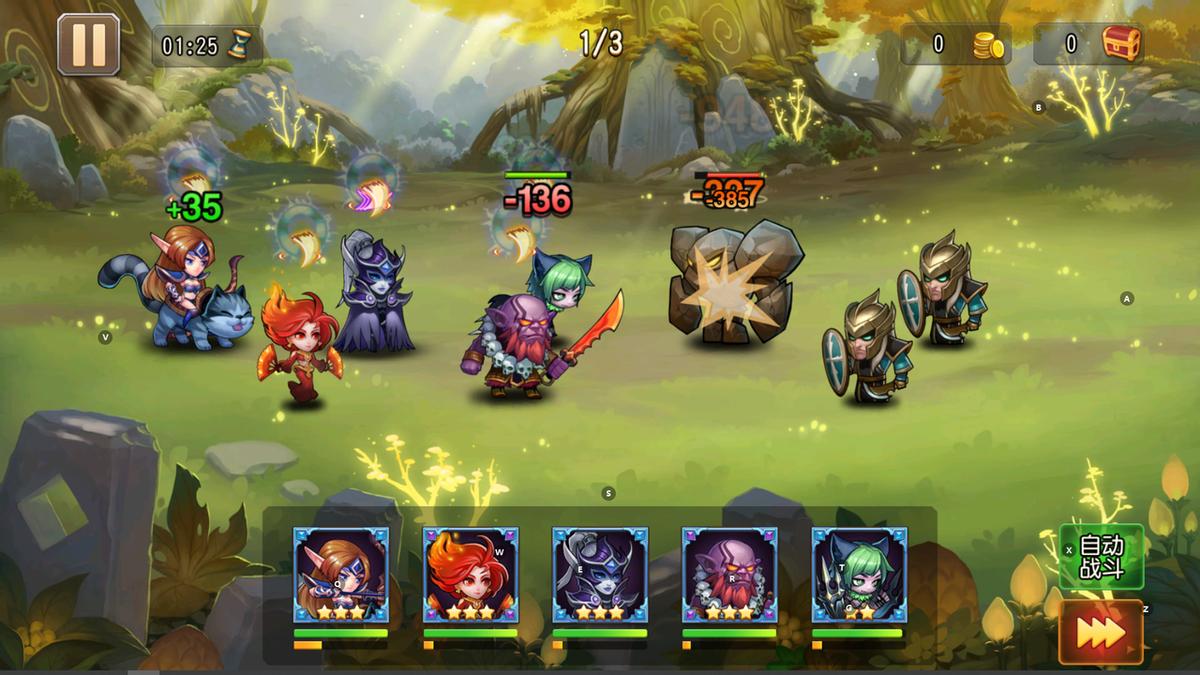Activate the fast-forward speed button
This screenshot has width=1200, height=675.
[x=1101, y=632]
